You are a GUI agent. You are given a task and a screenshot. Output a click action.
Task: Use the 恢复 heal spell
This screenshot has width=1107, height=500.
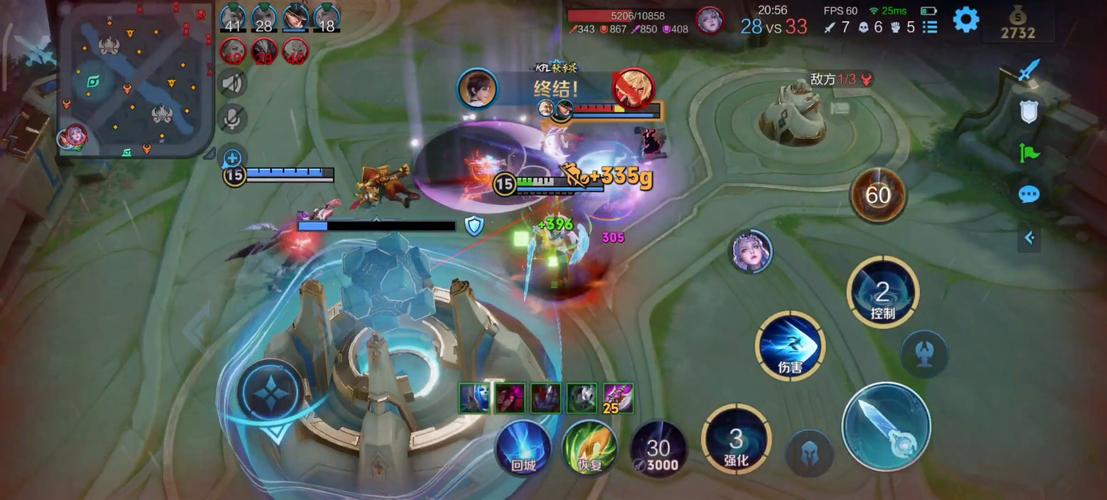point(589,446)
